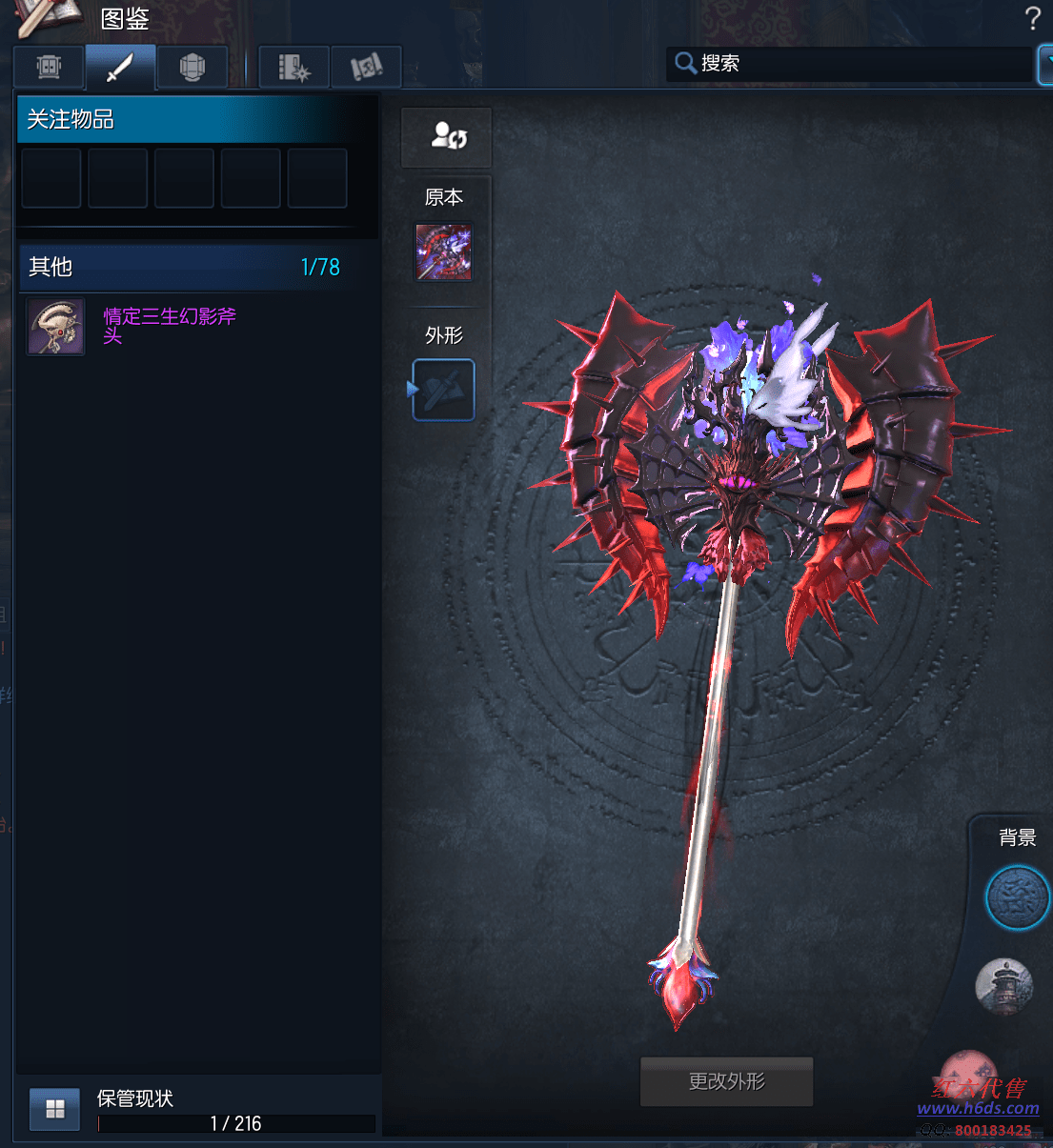Select the 情定三生幻影斧头 list entry
The image size is (1053, 1148).
click(x=170, y=326)
